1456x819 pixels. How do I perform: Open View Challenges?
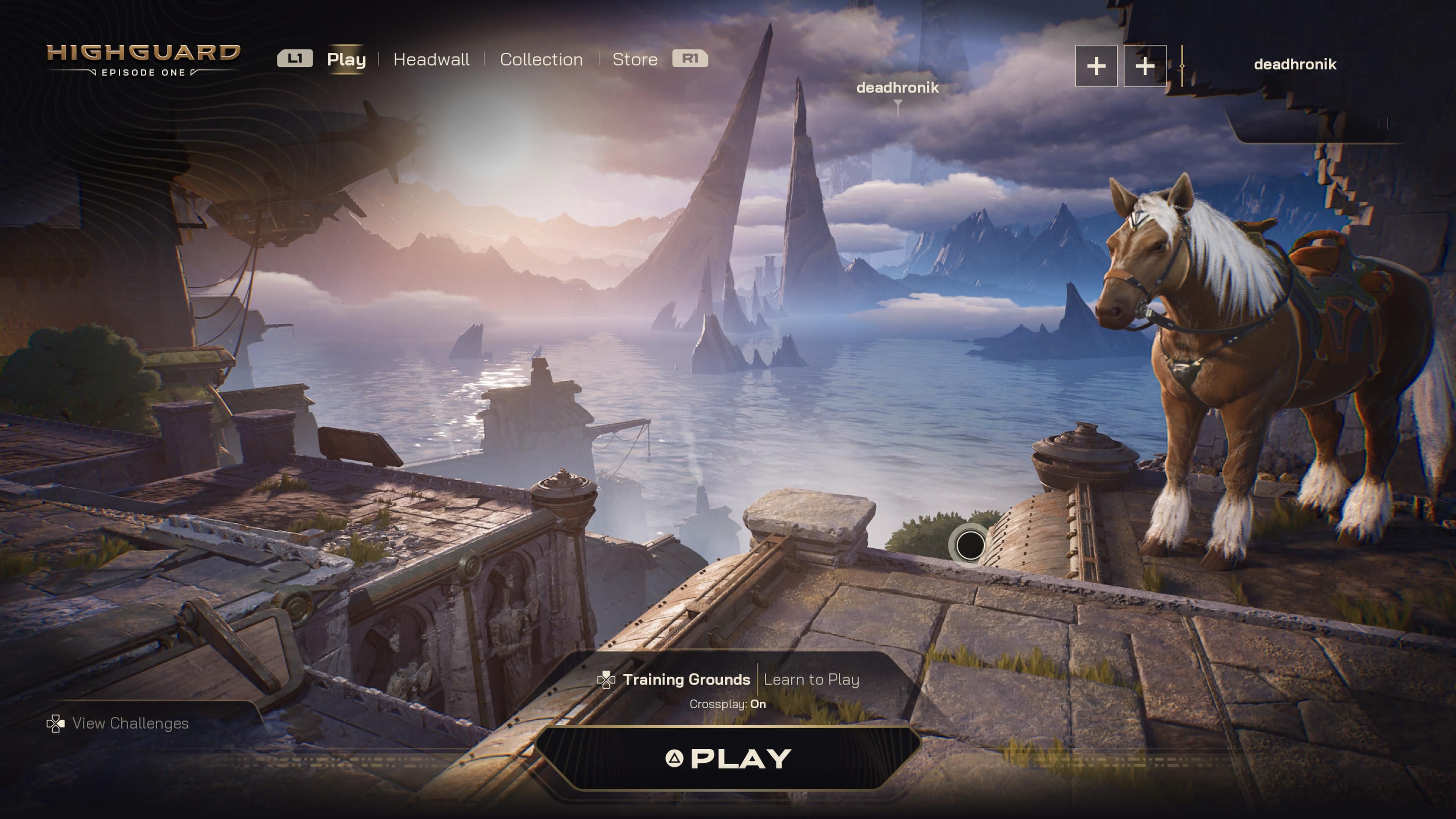click(x=130, y=723)
